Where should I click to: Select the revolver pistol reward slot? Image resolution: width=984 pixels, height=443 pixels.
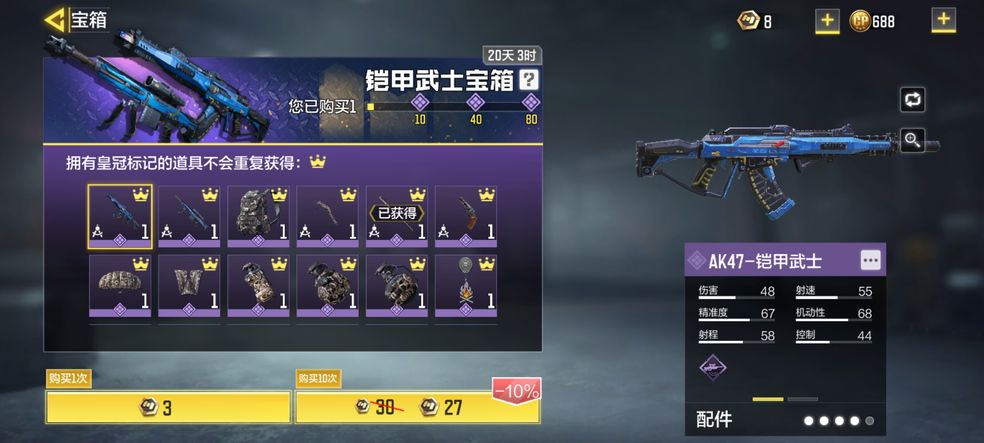pyautogui.click(x=465, y=216)
